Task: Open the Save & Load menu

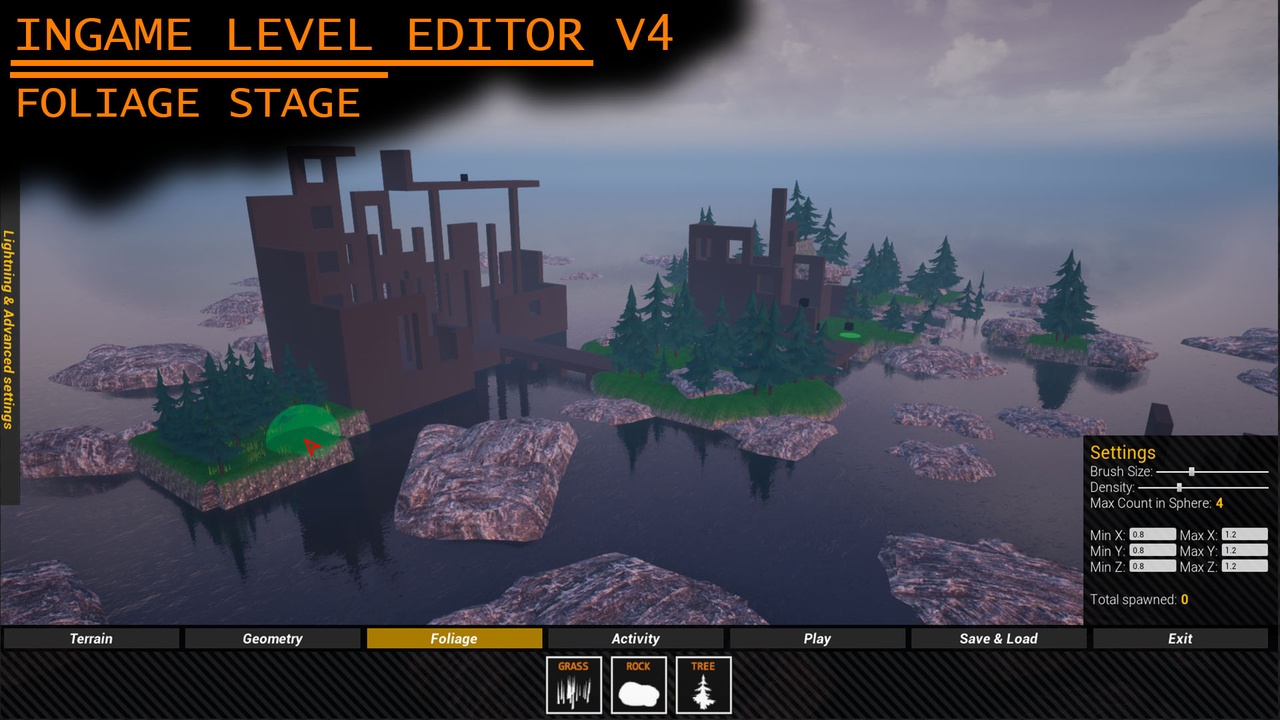Action: click(x=998, y=638)
